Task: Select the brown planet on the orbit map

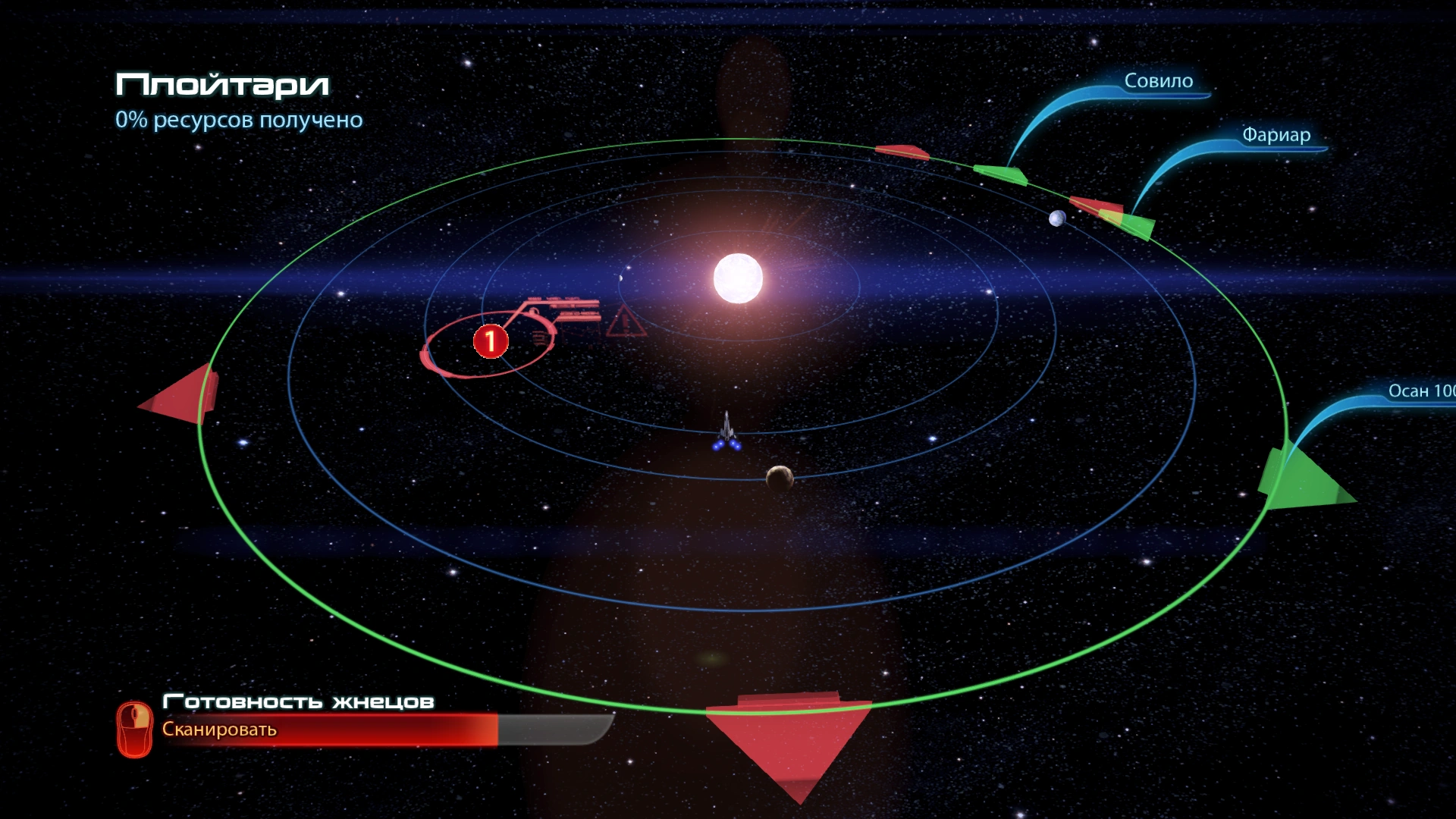Action: point(779,478)
